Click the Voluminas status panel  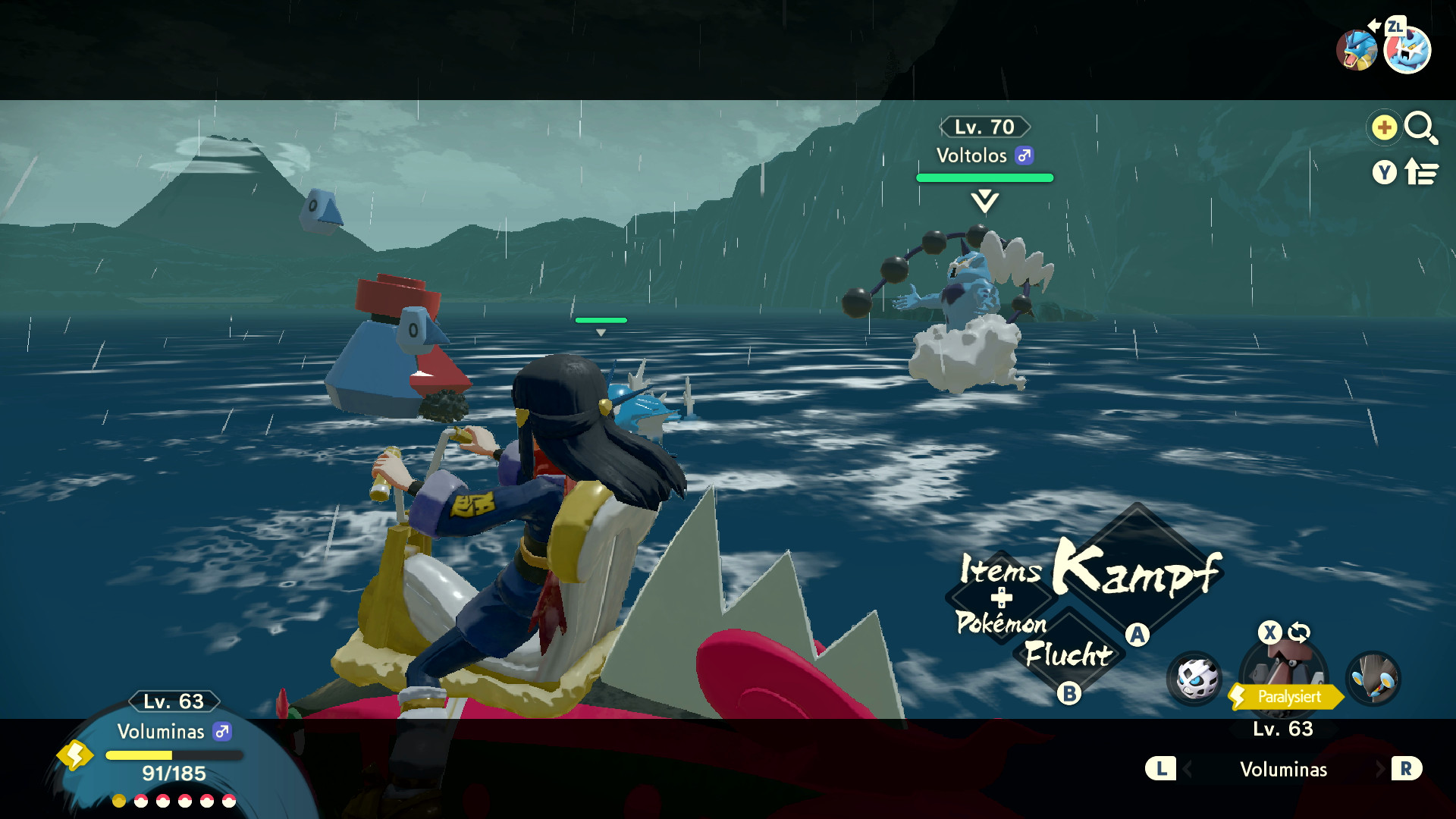click(x=173, y=751)
